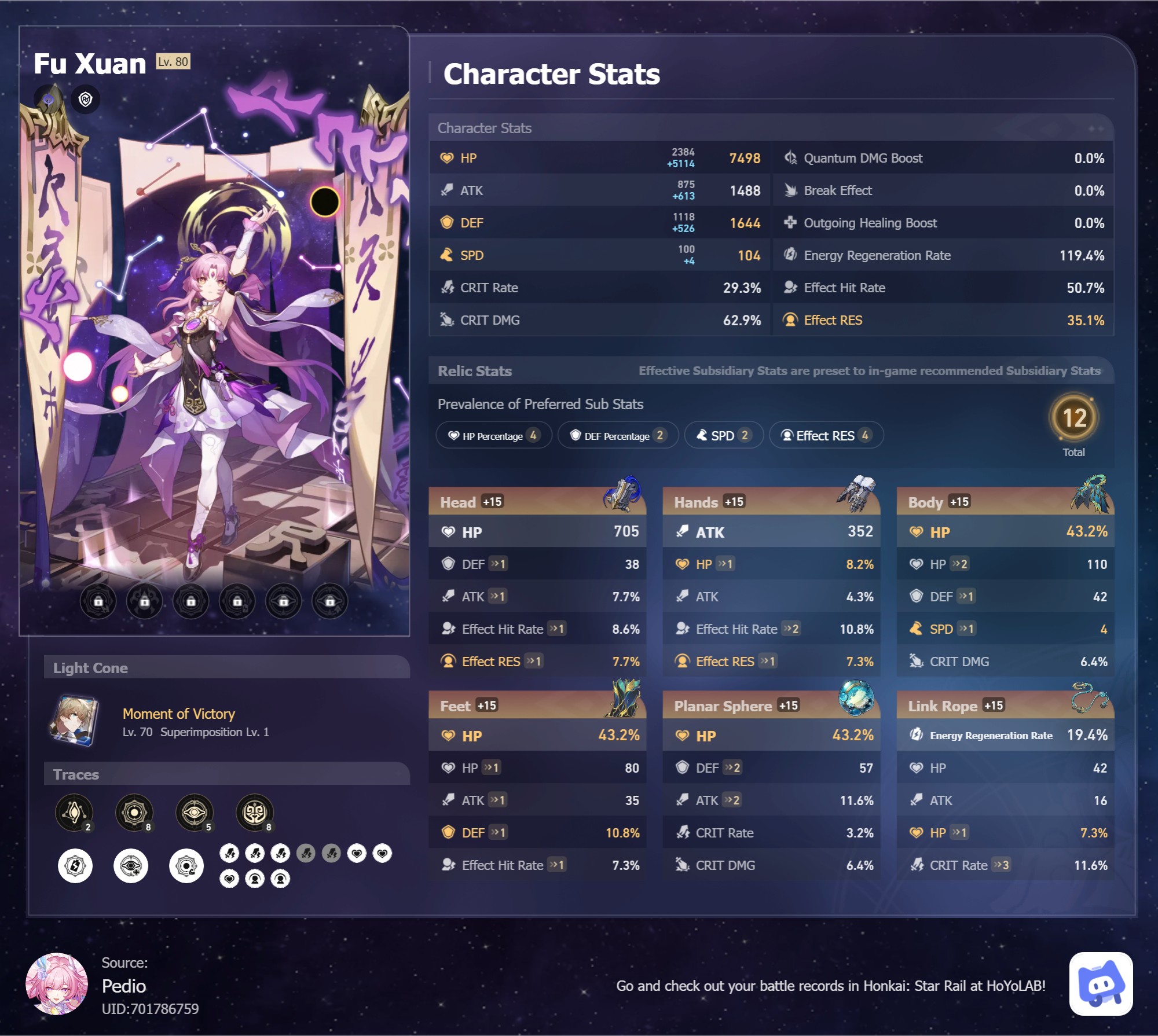Tap the Effect RES sub stat chip
Screen dimensions: 1158x1036
[826, 435]
